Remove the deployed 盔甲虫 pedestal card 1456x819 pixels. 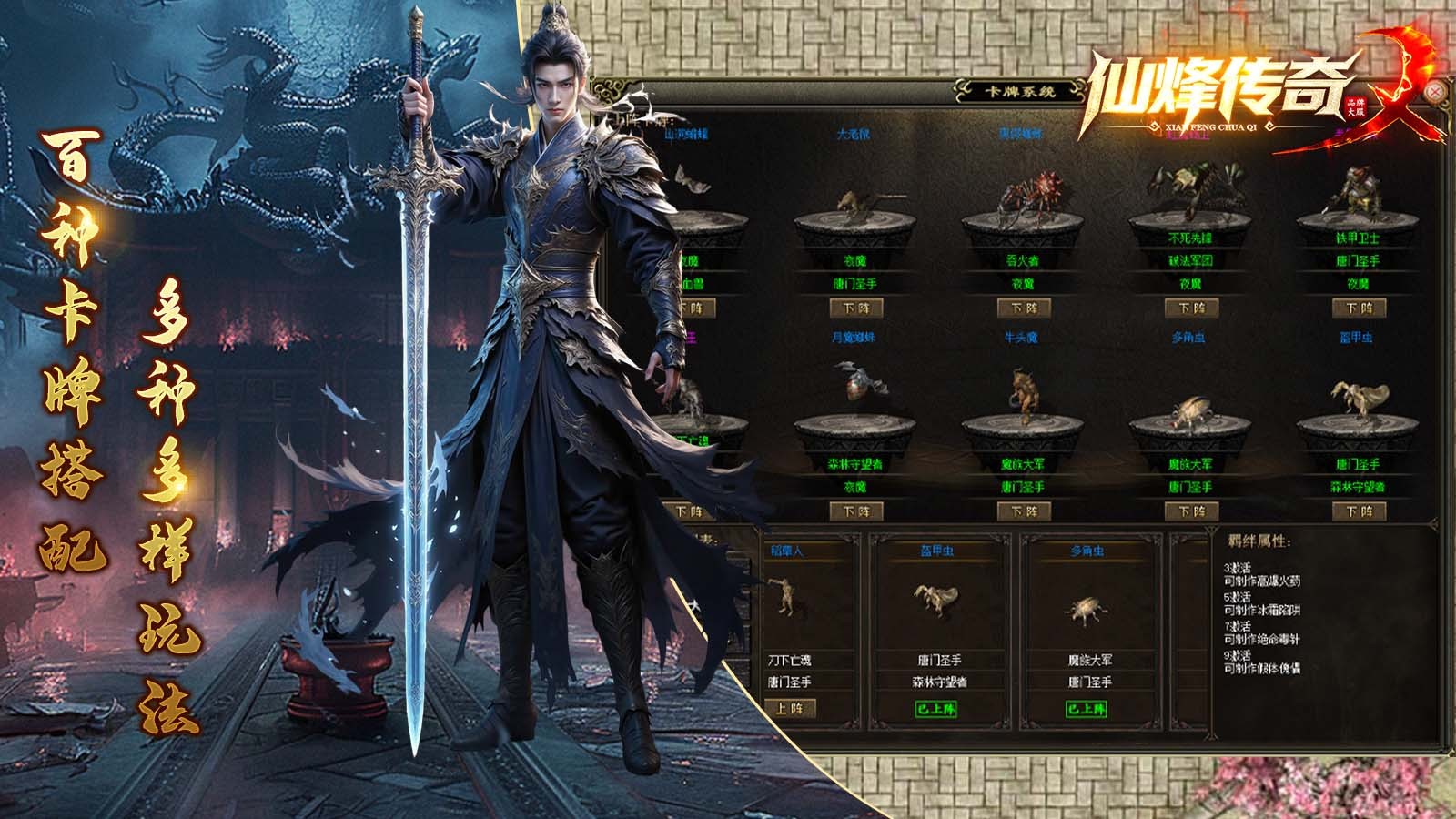[1358, 511]
